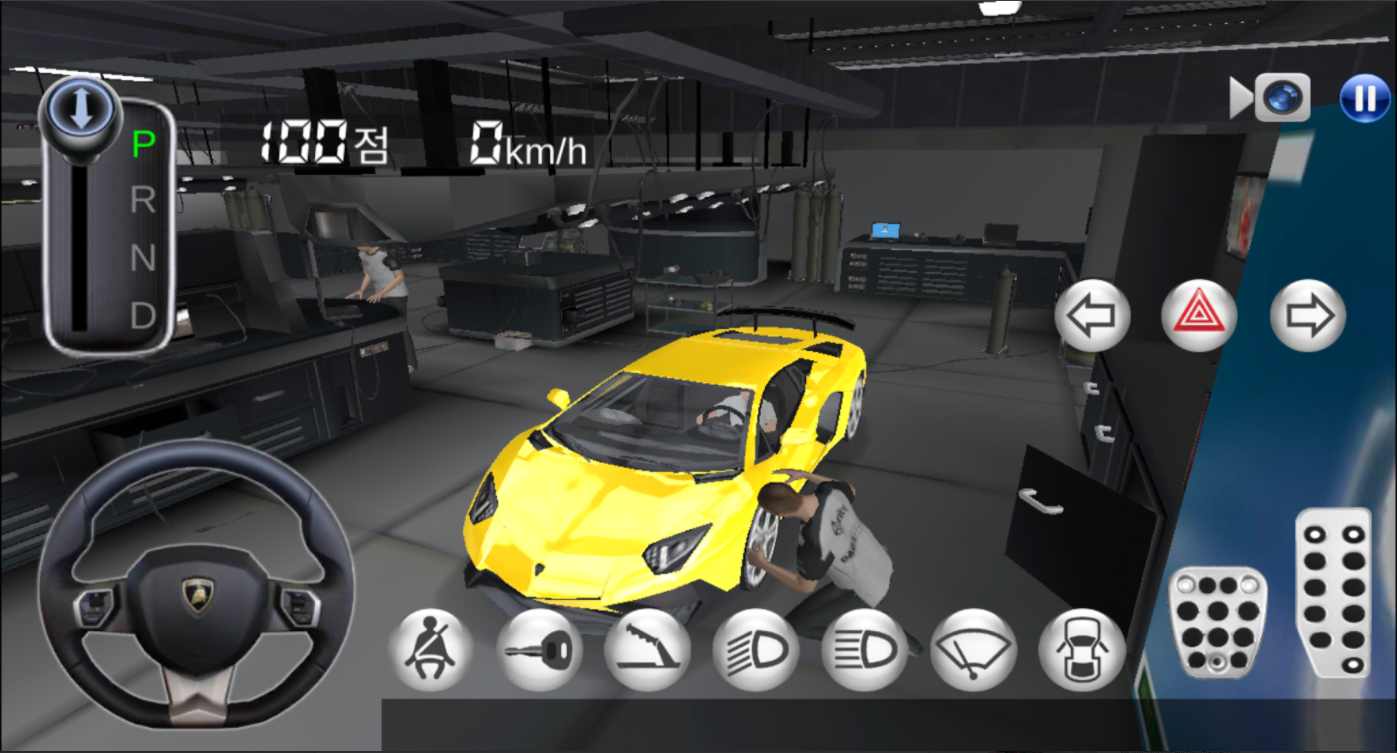Screen dimensions: 1397x753
Task: Activate the right turn signal
Action: 1306,317
